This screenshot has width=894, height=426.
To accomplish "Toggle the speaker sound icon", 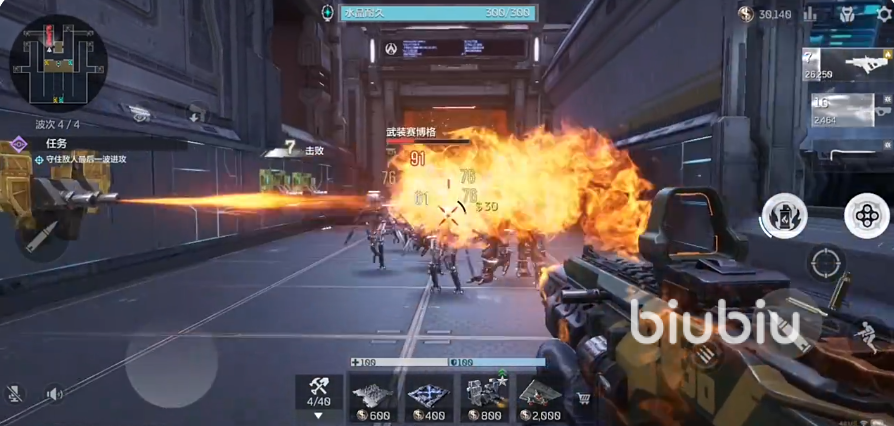I will coord(53,395).
